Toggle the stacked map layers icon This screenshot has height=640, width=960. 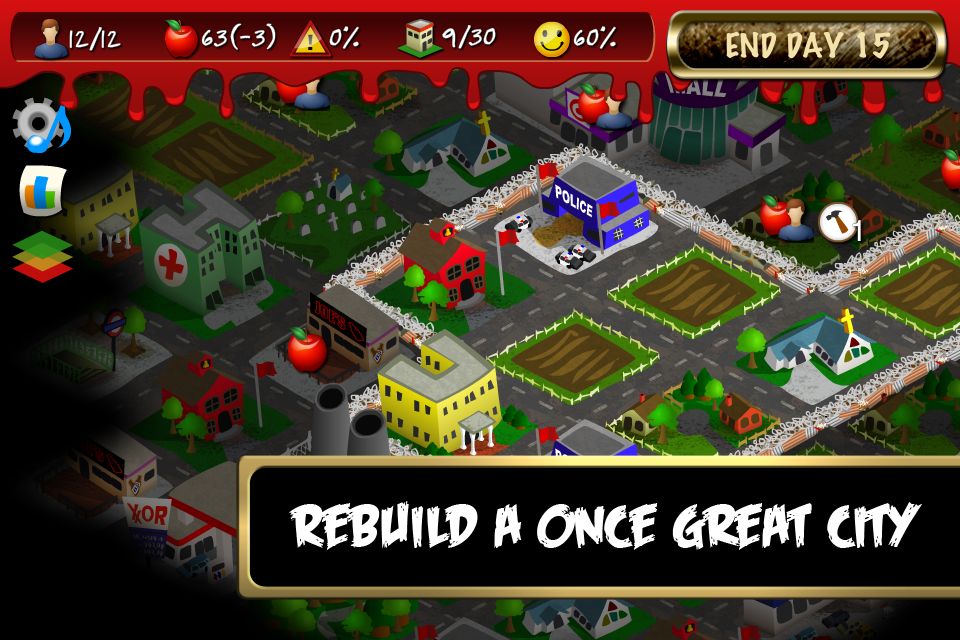(x=42, y=255)
